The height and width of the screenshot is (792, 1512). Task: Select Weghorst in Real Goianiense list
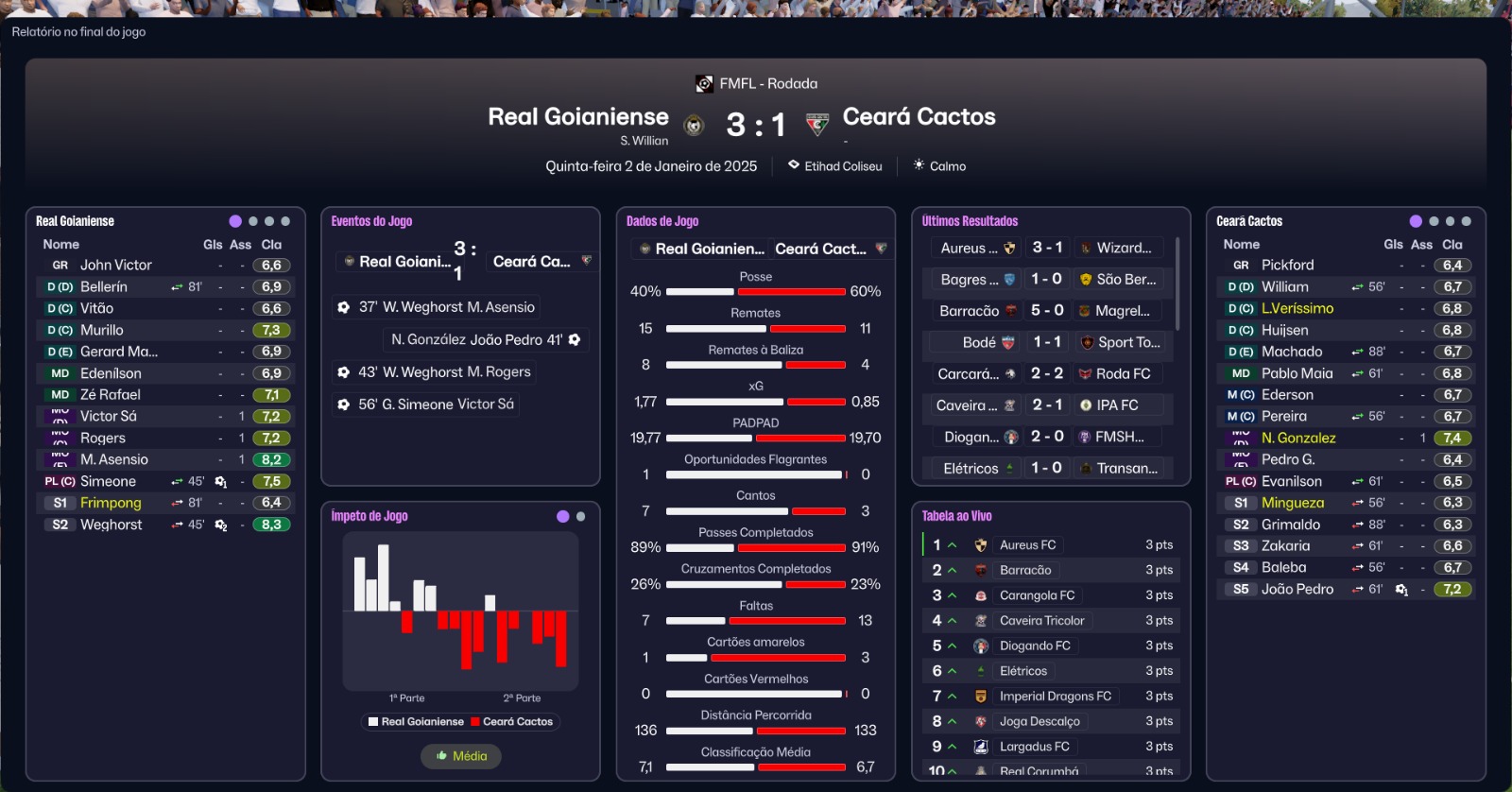[x=112, y=525]
